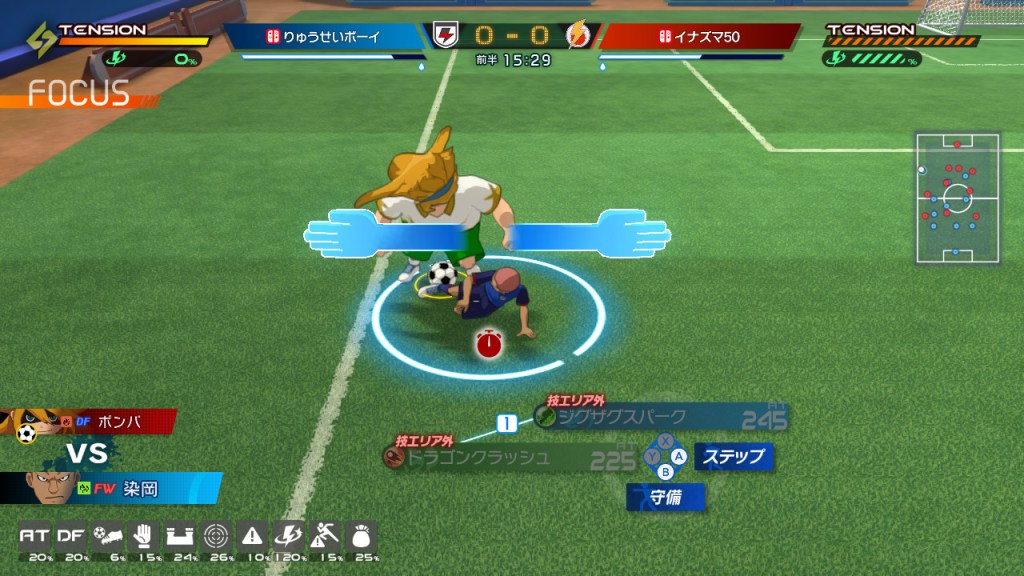
Task: Choose the ステップ (Step) command
Action: click(734, 457)
